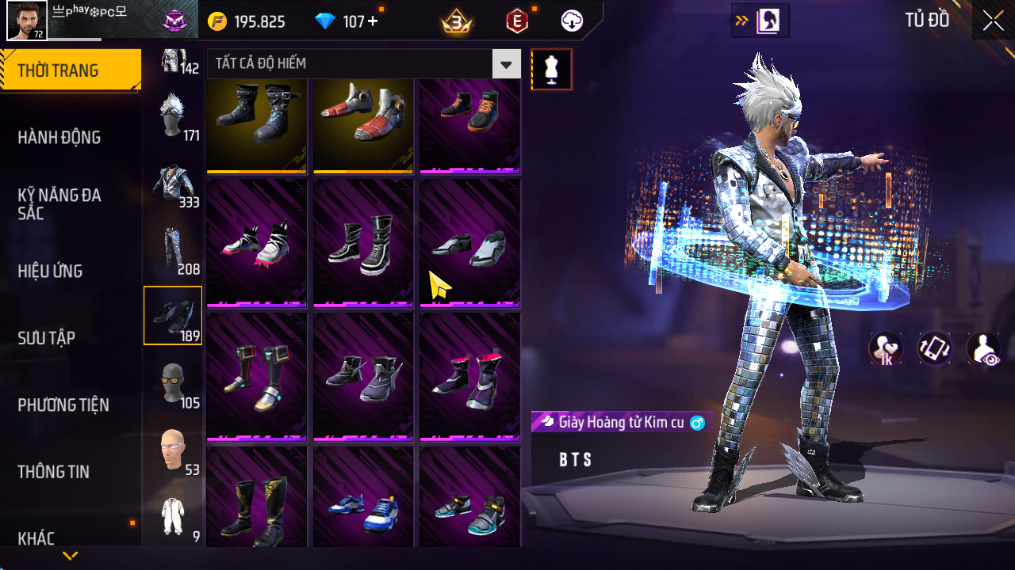Open the Thời Trang category
The width and height of the screenshot is (1015, 570).
point(68,70)
